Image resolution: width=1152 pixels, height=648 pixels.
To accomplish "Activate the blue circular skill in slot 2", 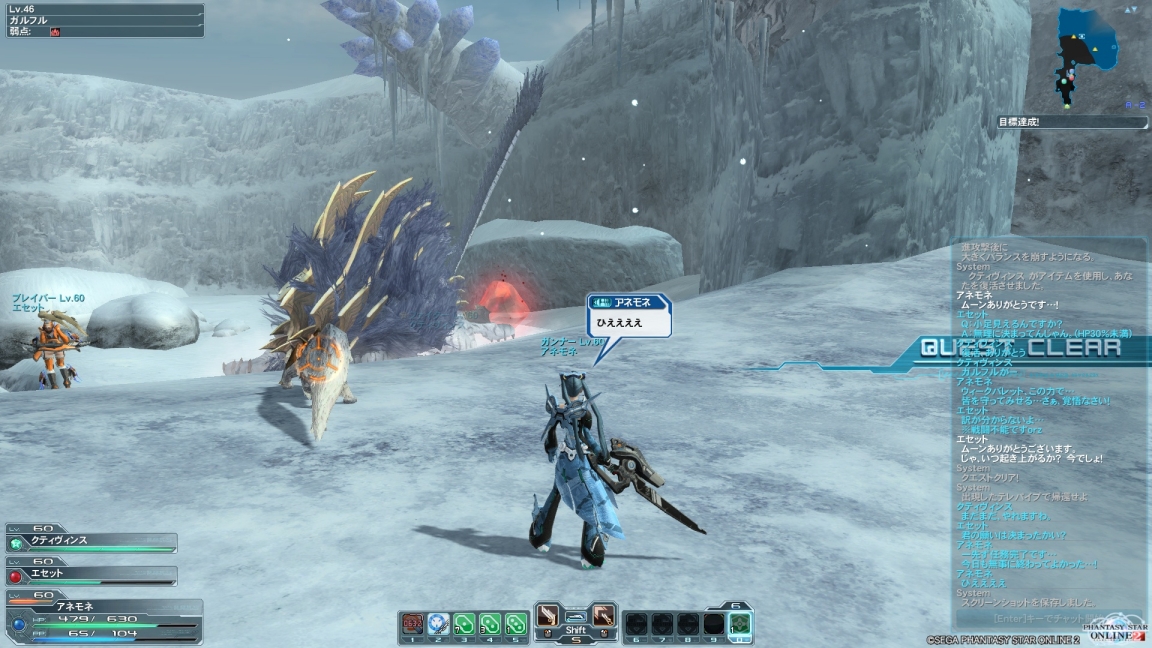I will point(438,622).
